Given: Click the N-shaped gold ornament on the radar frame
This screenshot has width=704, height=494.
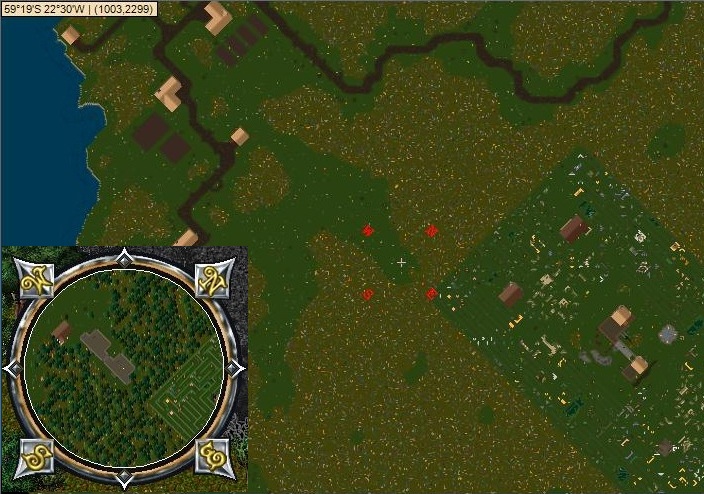Looking at the screenshot, I should coord(213,282).
